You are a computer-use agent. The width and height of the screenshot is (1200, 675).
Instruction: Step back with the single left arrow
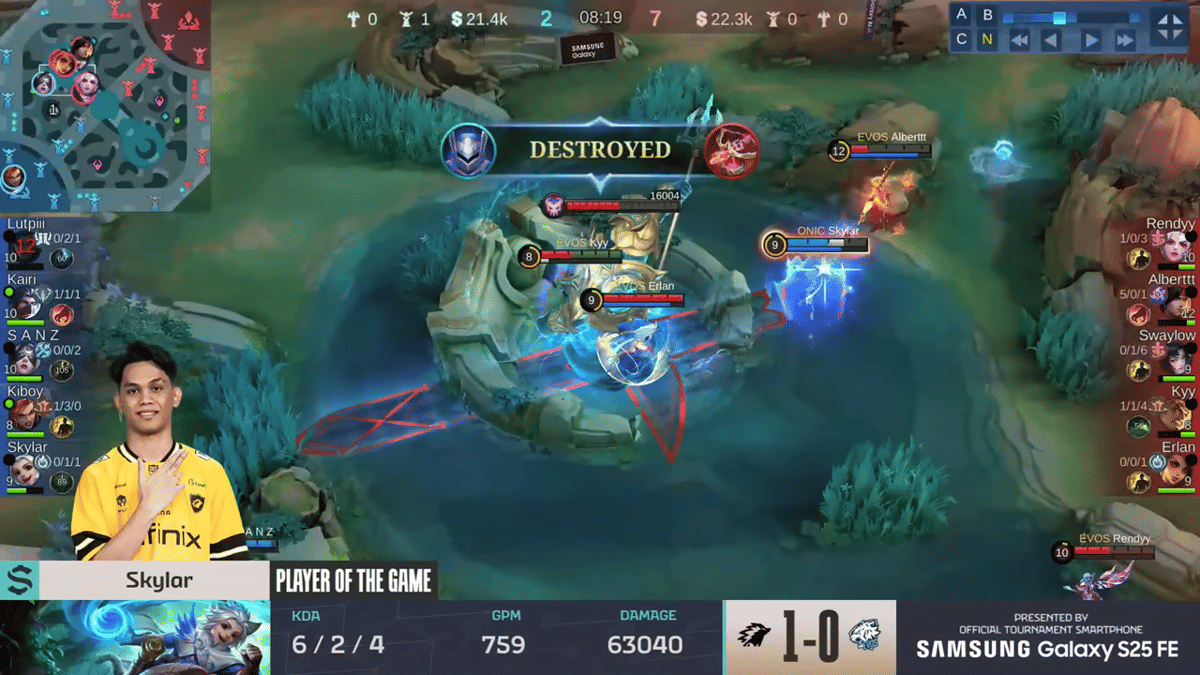[1051, 41]
